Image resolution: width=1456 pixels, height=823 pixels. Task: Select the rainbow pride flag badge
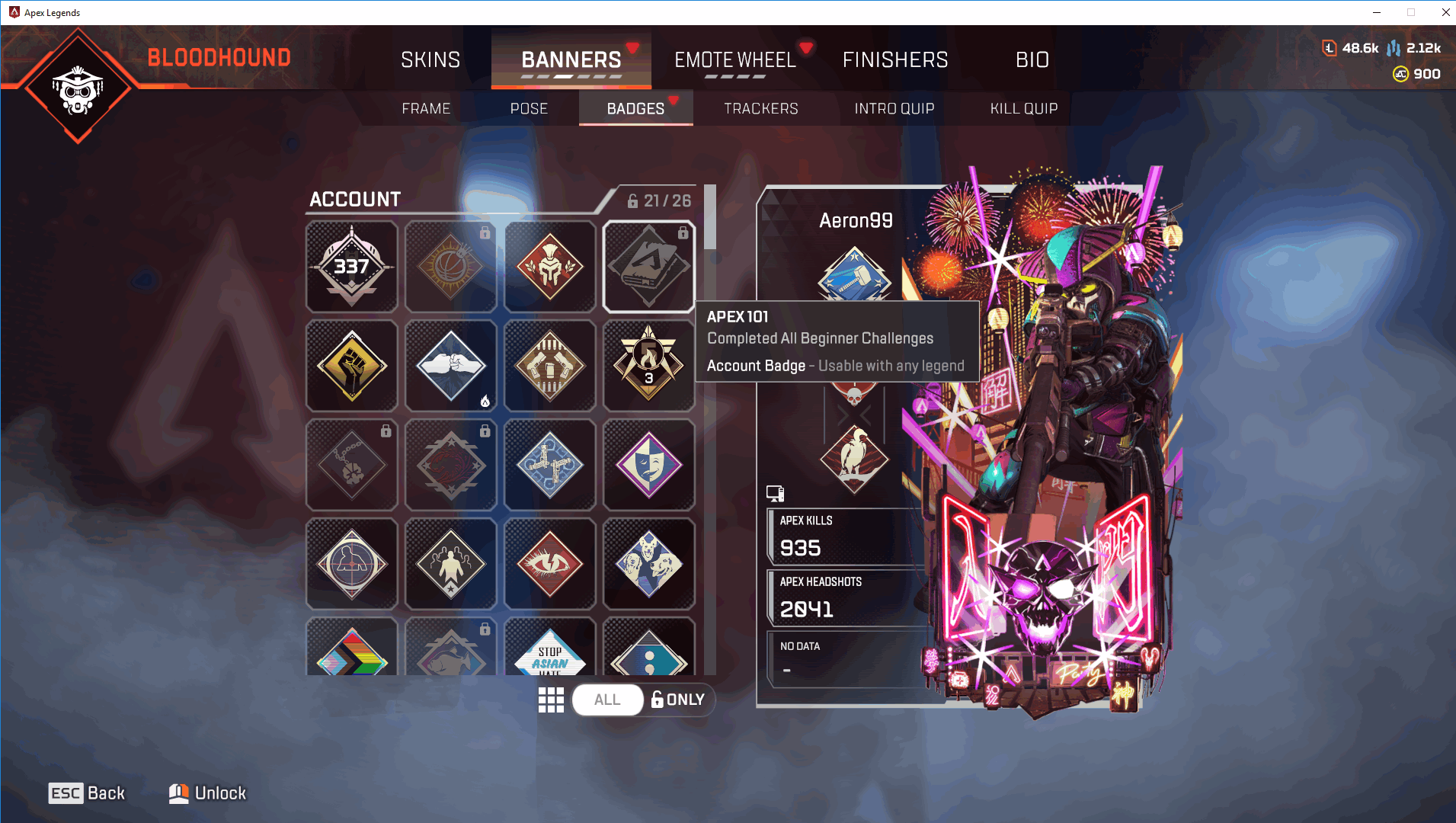pyautogui.click(x=351, y=655)
